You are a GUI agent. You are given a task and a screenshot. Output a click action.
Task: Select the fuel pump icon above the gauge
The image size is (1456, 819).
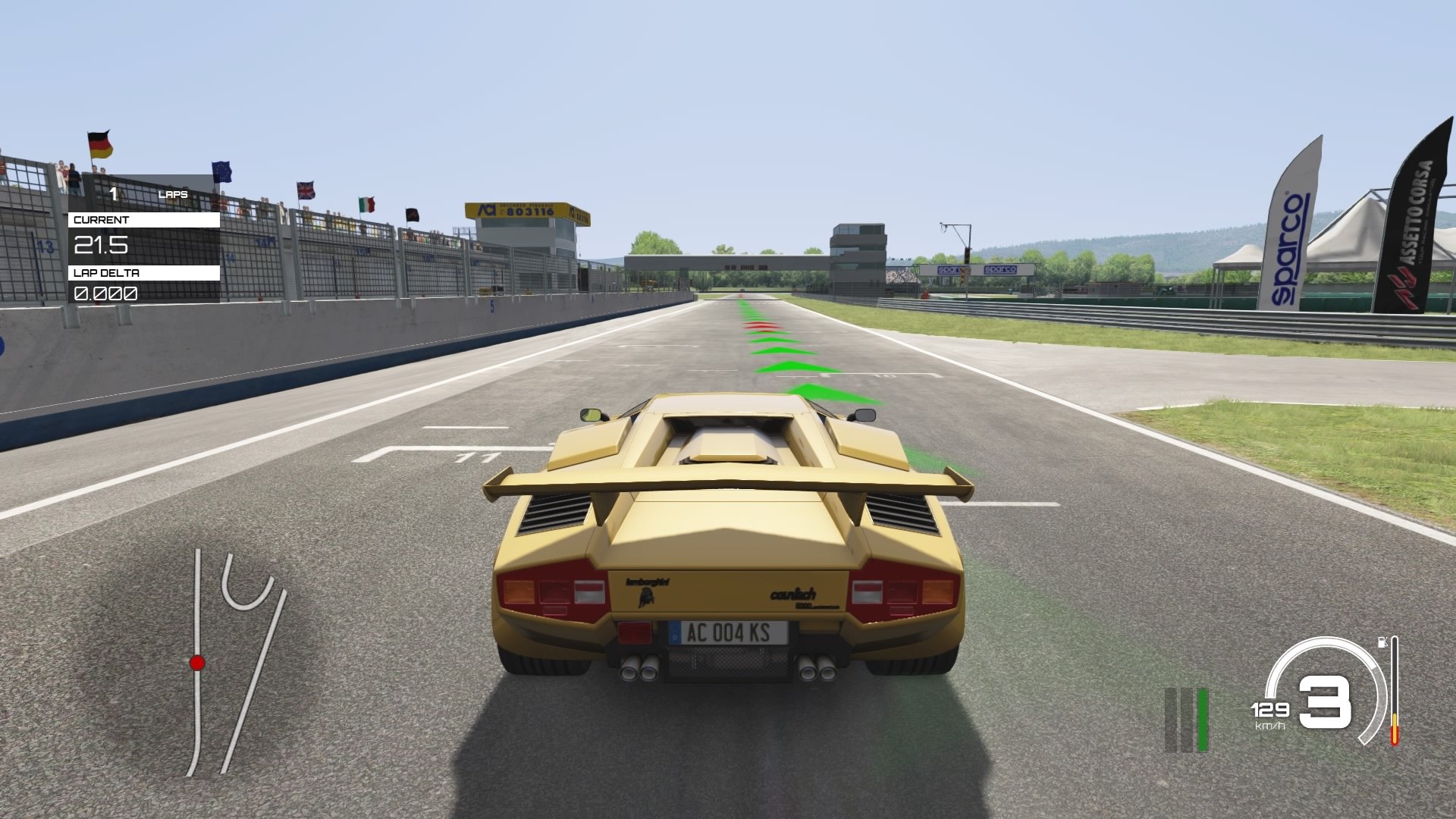tap(1383, 642)
